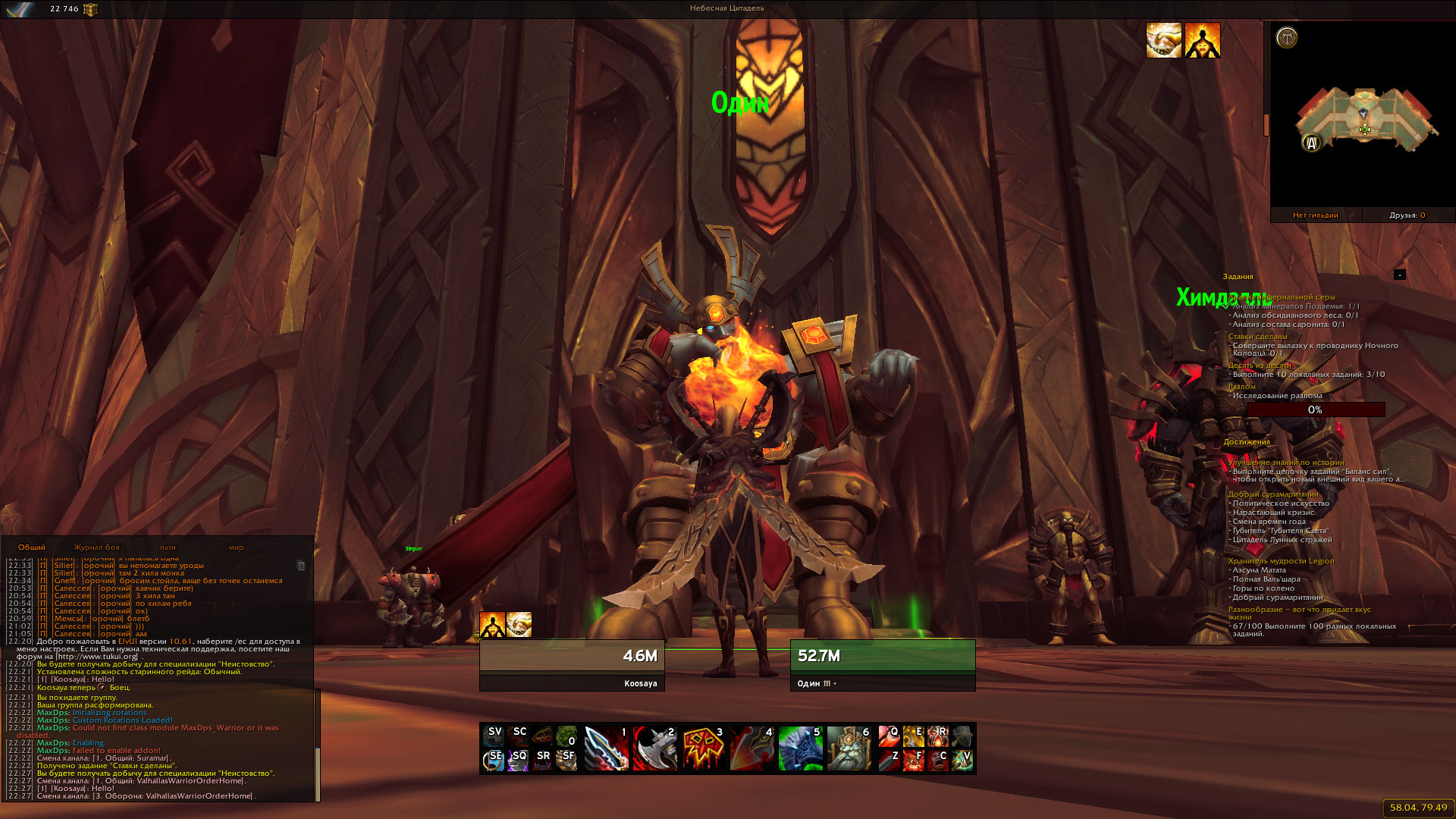Image resolution: width=1456 pixels, height=819 pixels.
Task: Open the bag icon beside currency count
Action: pos(90,9)
